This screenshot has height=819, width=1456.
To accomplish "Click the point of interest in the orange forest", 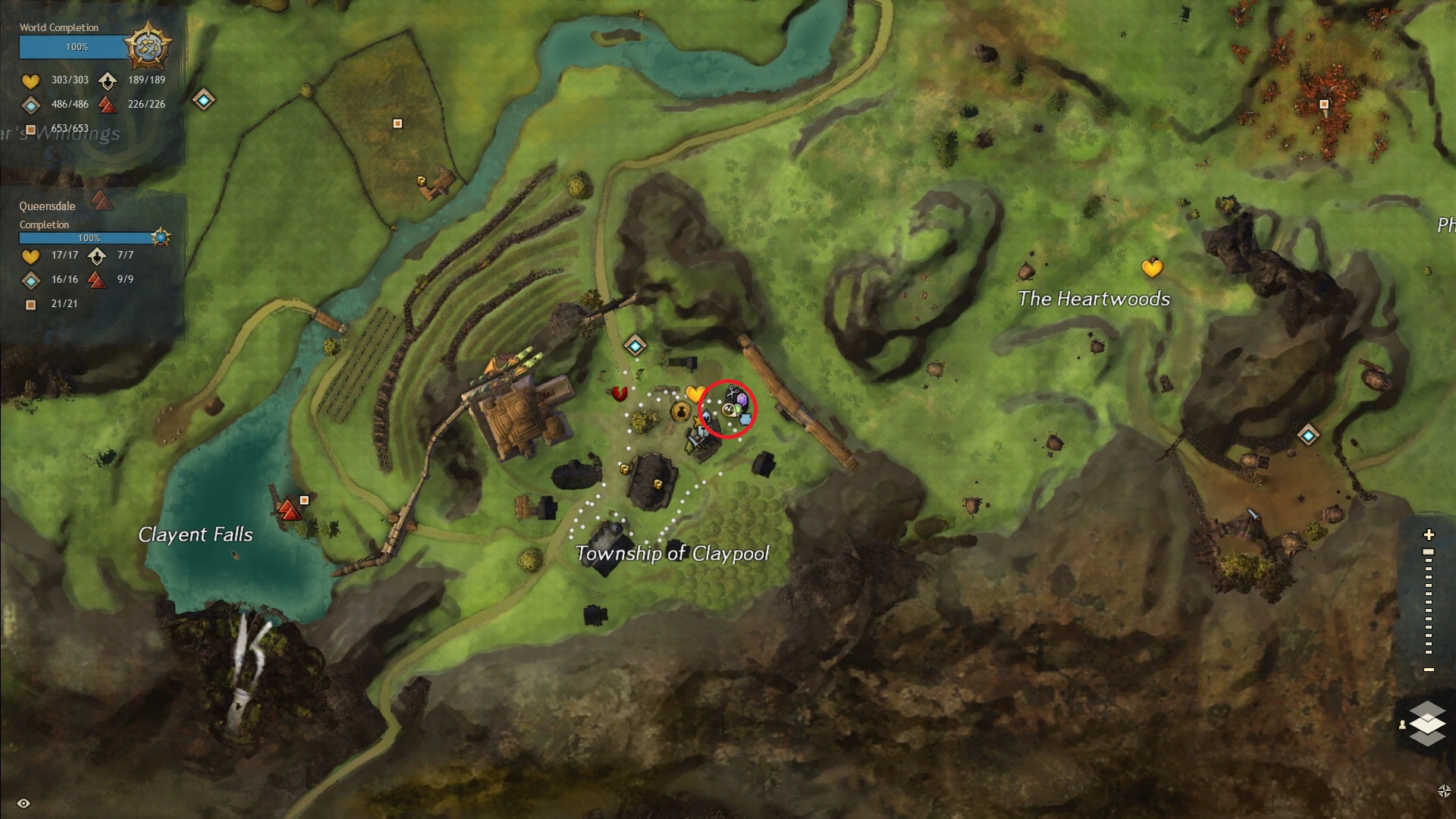I will pyautogui.click(x=1324, y=104).
